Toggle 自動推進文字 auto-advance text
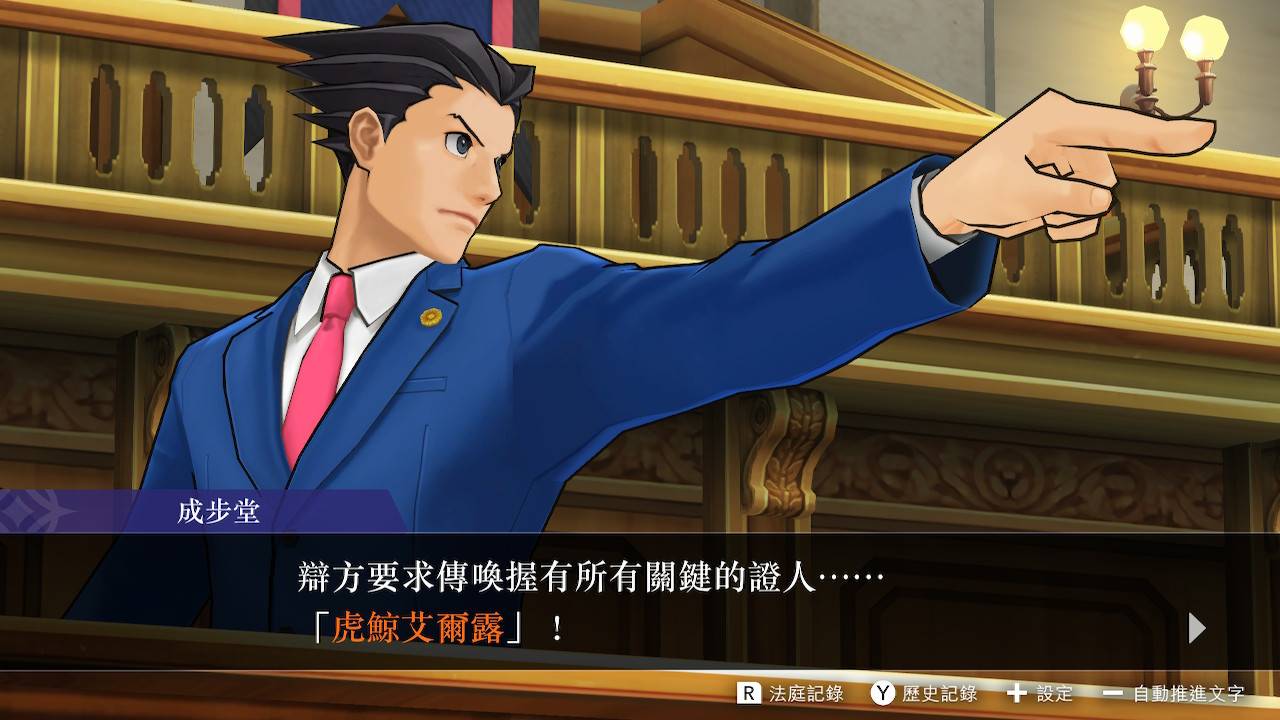 click(x=1174, y=693)
